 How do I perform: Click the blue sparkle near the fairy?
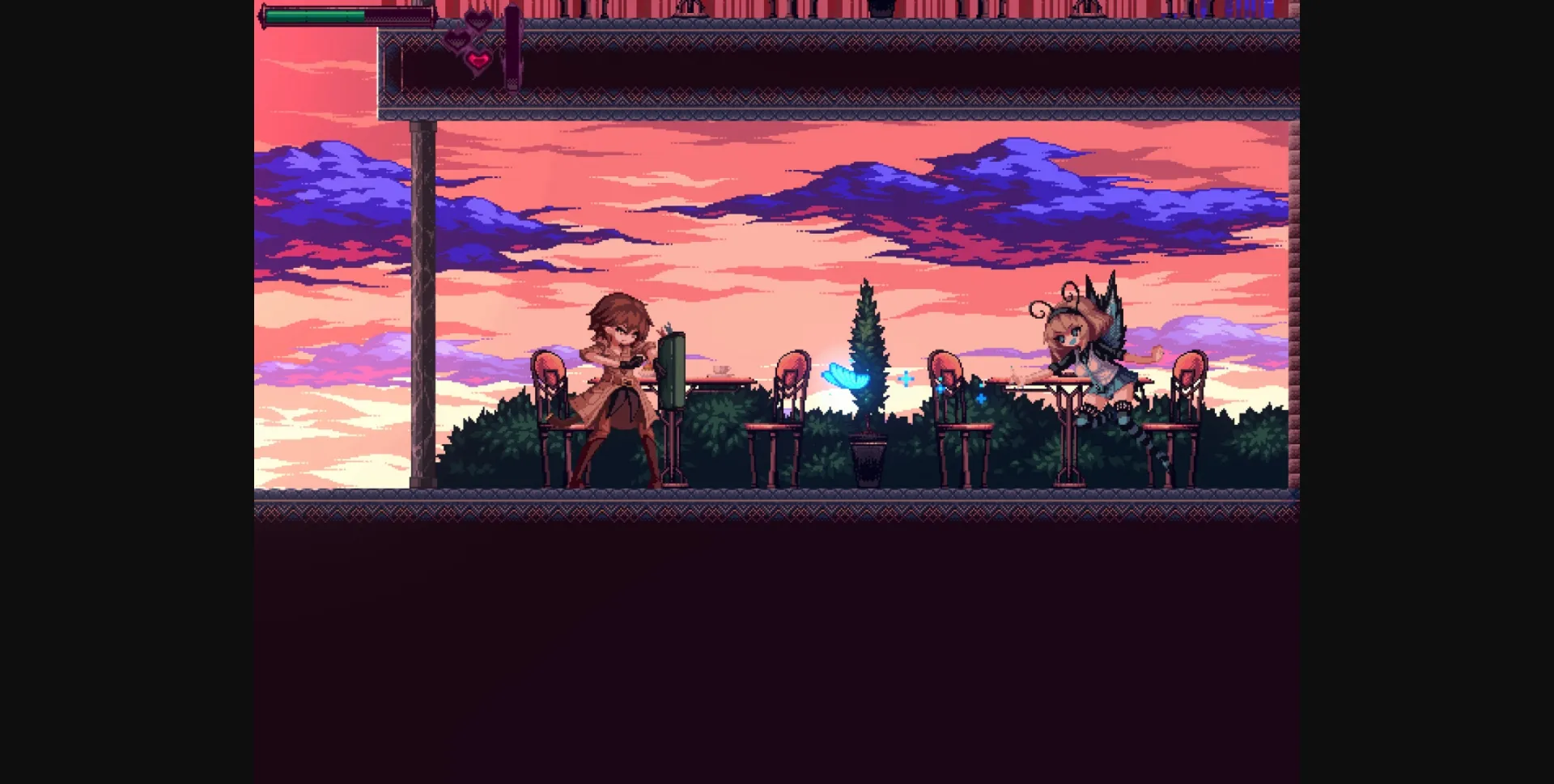tap(980, 399)
